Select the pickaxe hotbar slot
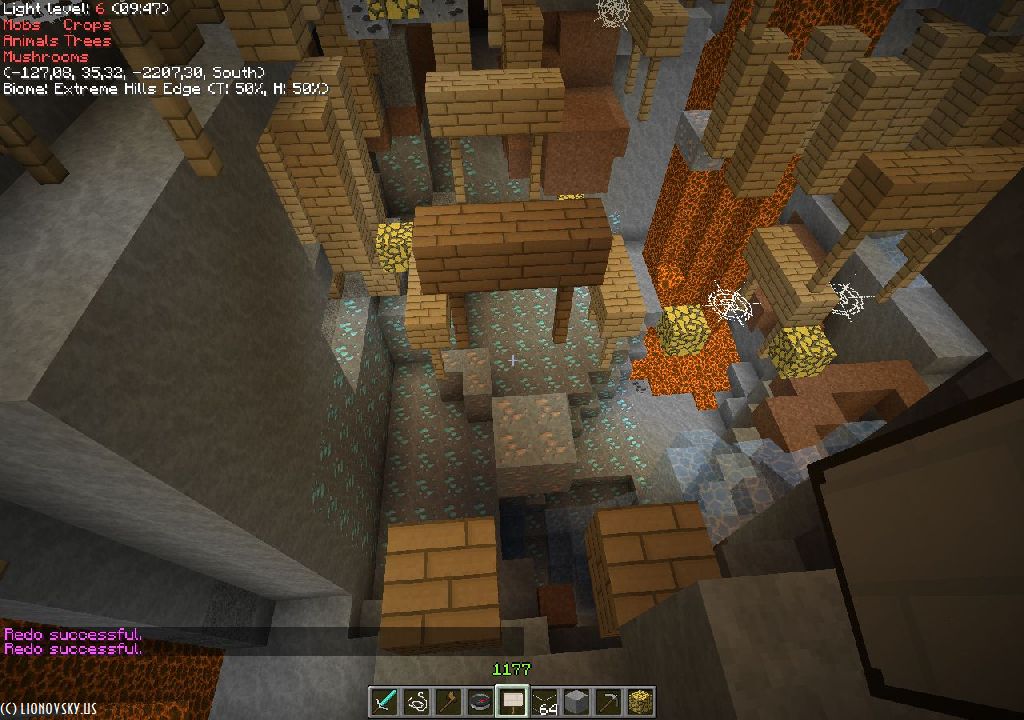Viewport: 1024px width, 720px height. [x=608, y=701]
